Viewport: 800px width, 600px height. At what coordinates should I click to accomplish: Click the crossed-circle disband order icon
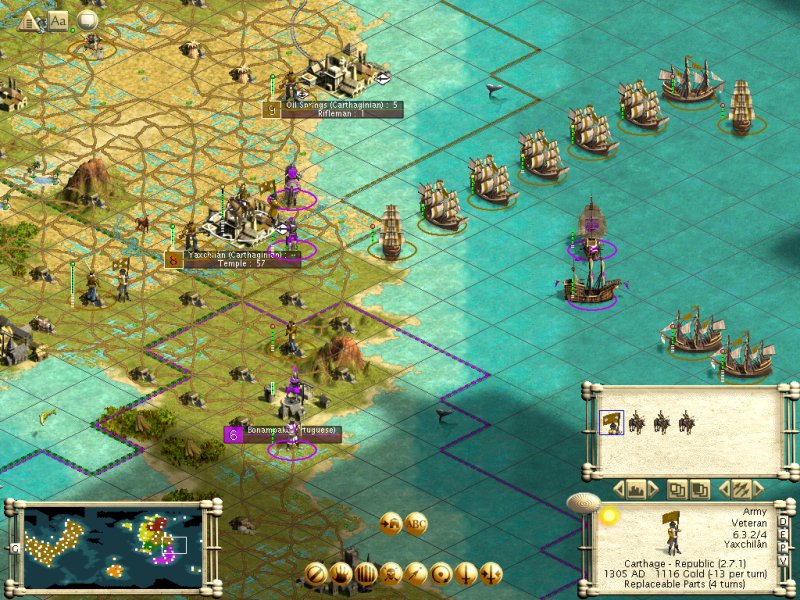pos(316,573)
